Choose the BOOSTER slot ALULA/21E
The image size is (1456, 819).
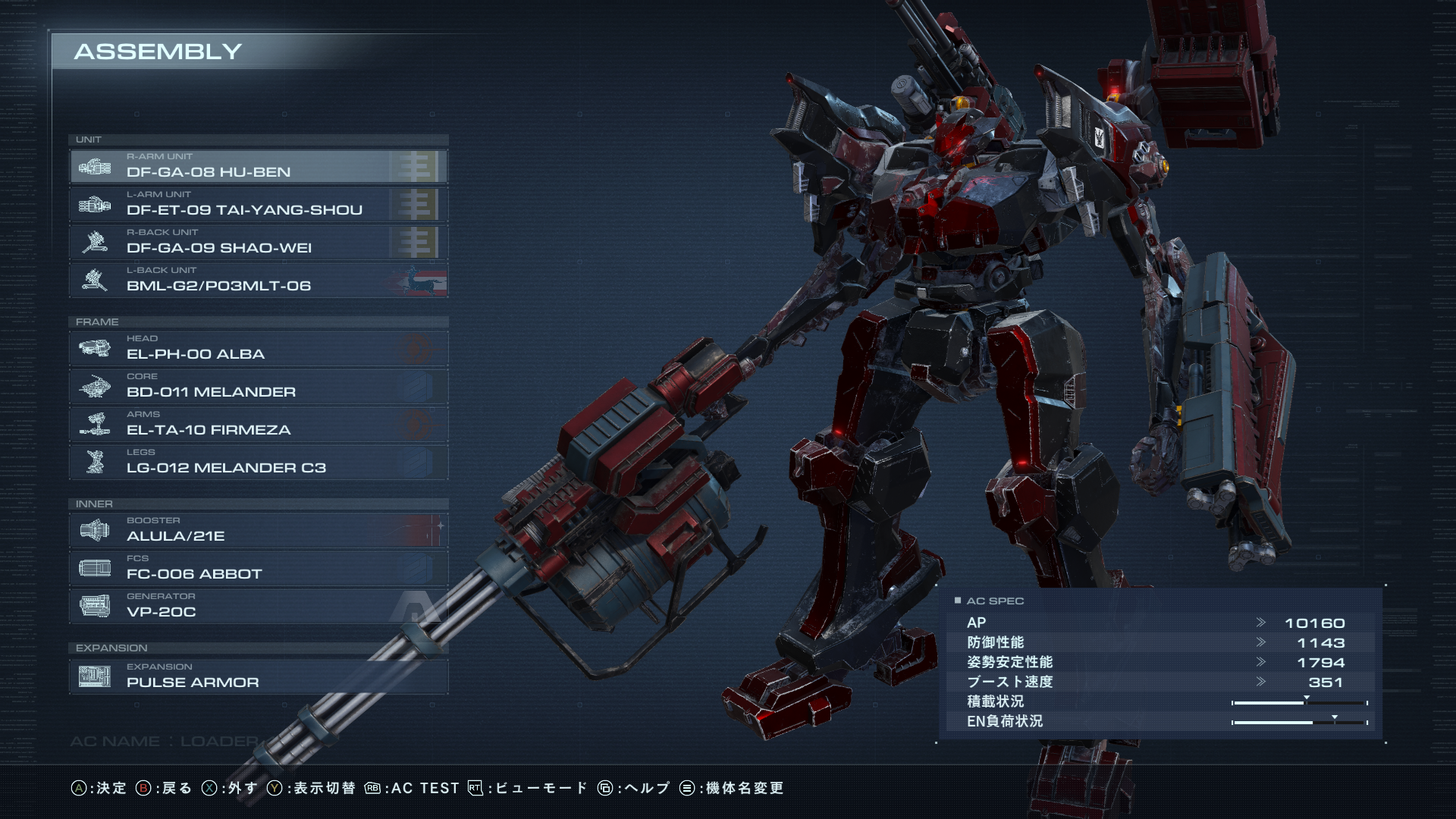(258, 530)
